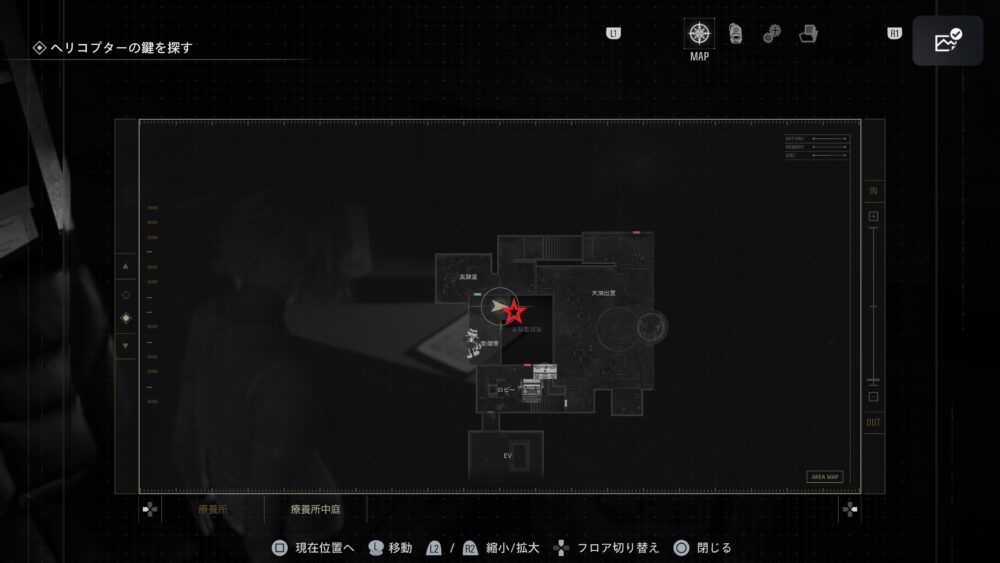Open the gears crafting tab
The width and height of the screenshot is (1000, 563).
[x=771, y=34]
